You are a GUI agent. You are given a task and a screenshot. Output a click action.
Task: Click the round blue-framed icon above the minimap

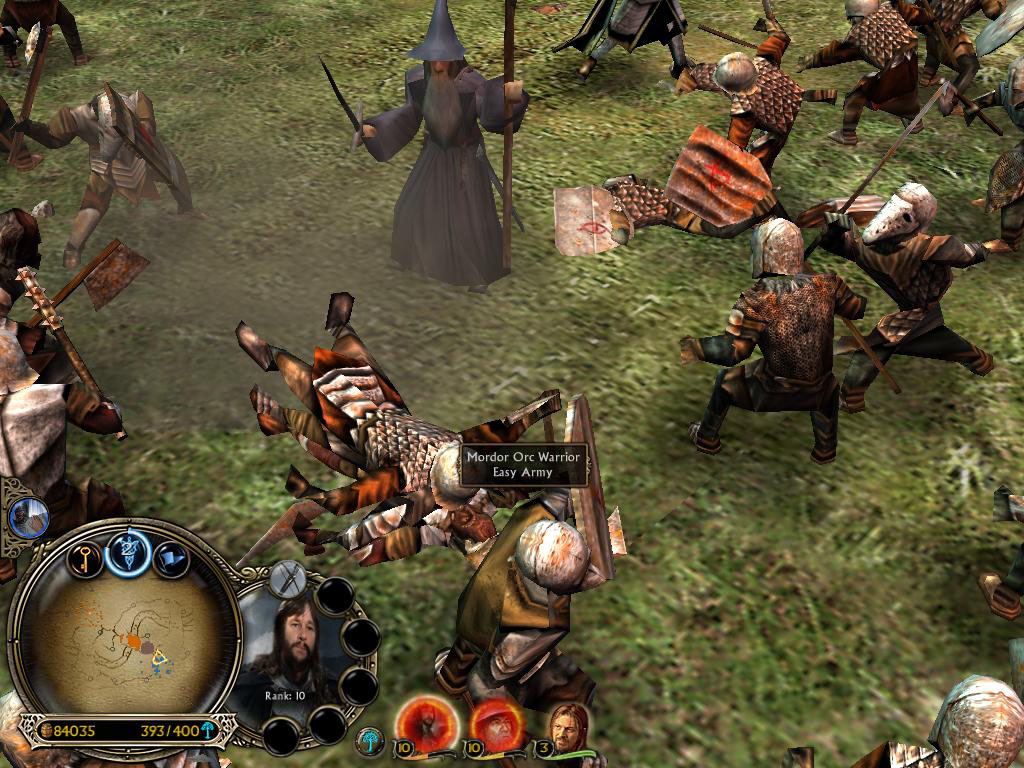tap(27, 516)
